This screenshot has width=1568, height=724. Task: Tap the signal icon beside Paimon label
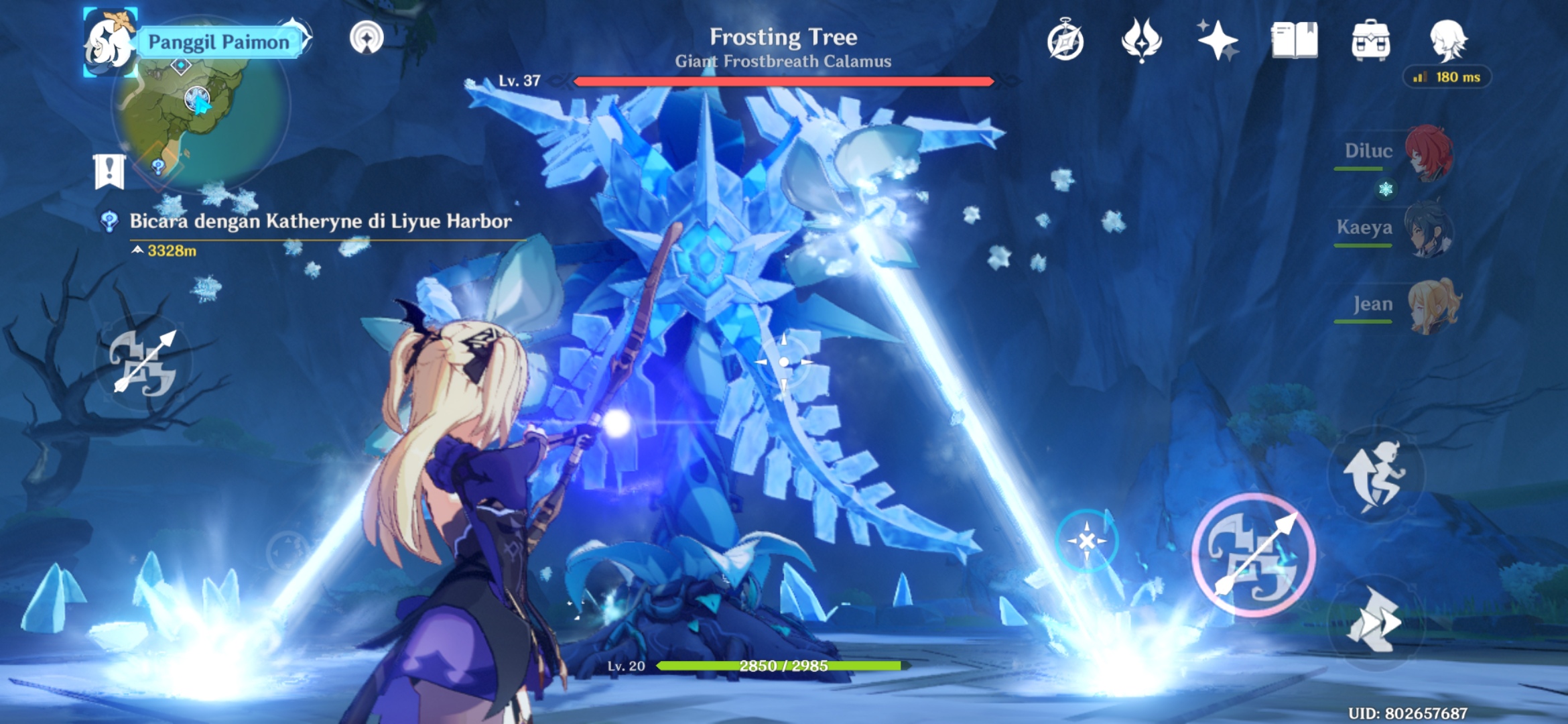tap(367, 38)
